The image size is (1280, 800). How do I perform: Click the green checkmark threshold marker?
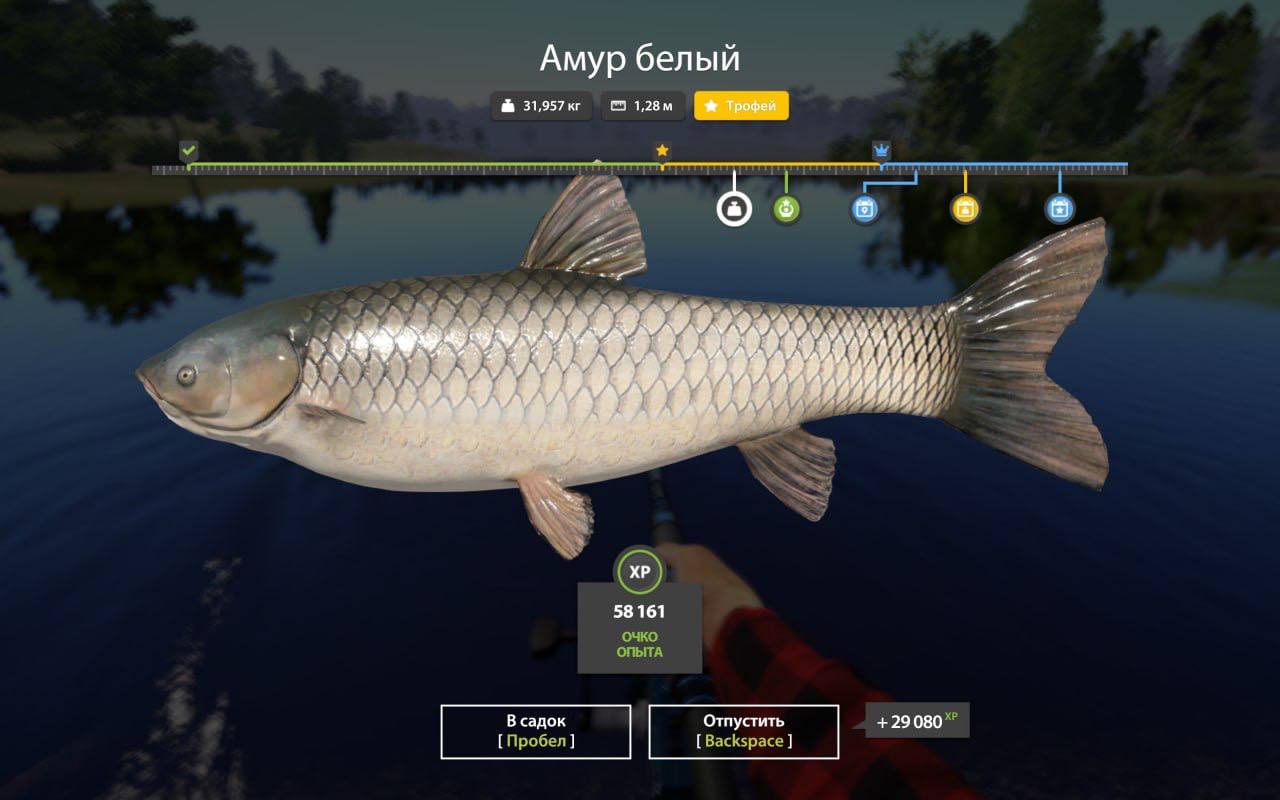click(188, 151)
